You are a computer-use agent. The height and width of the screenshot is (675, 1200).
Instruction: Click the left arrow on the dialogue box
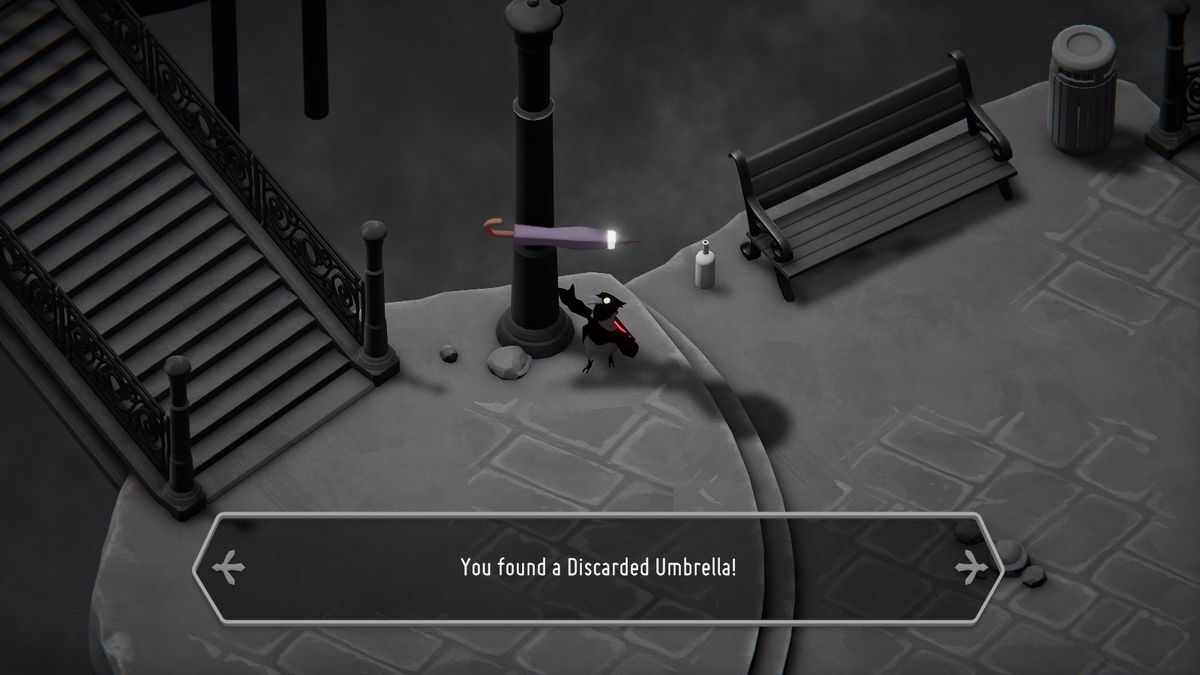[x=229, y=568]
